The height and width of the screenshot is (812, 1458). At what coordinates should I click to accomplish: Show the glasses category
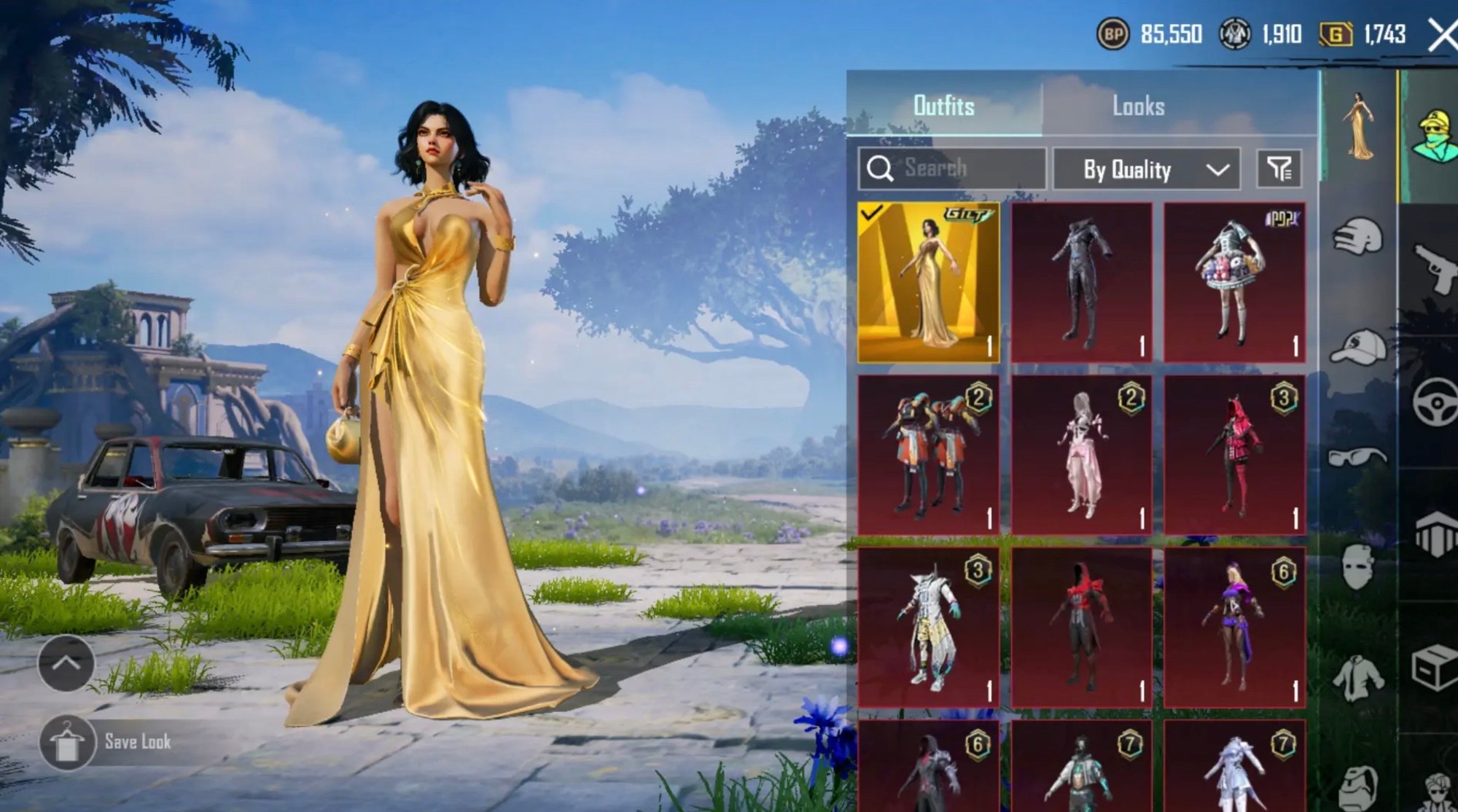(x=1357, y=457)
